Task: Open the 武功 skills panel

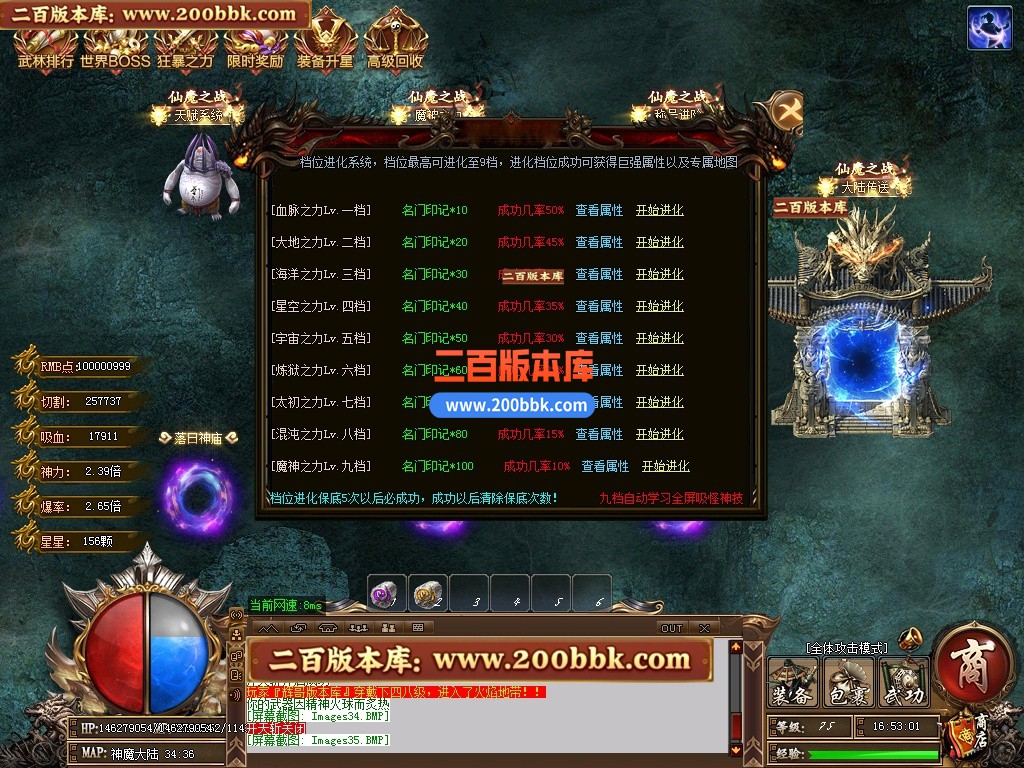Action: (x=903, y=683)
